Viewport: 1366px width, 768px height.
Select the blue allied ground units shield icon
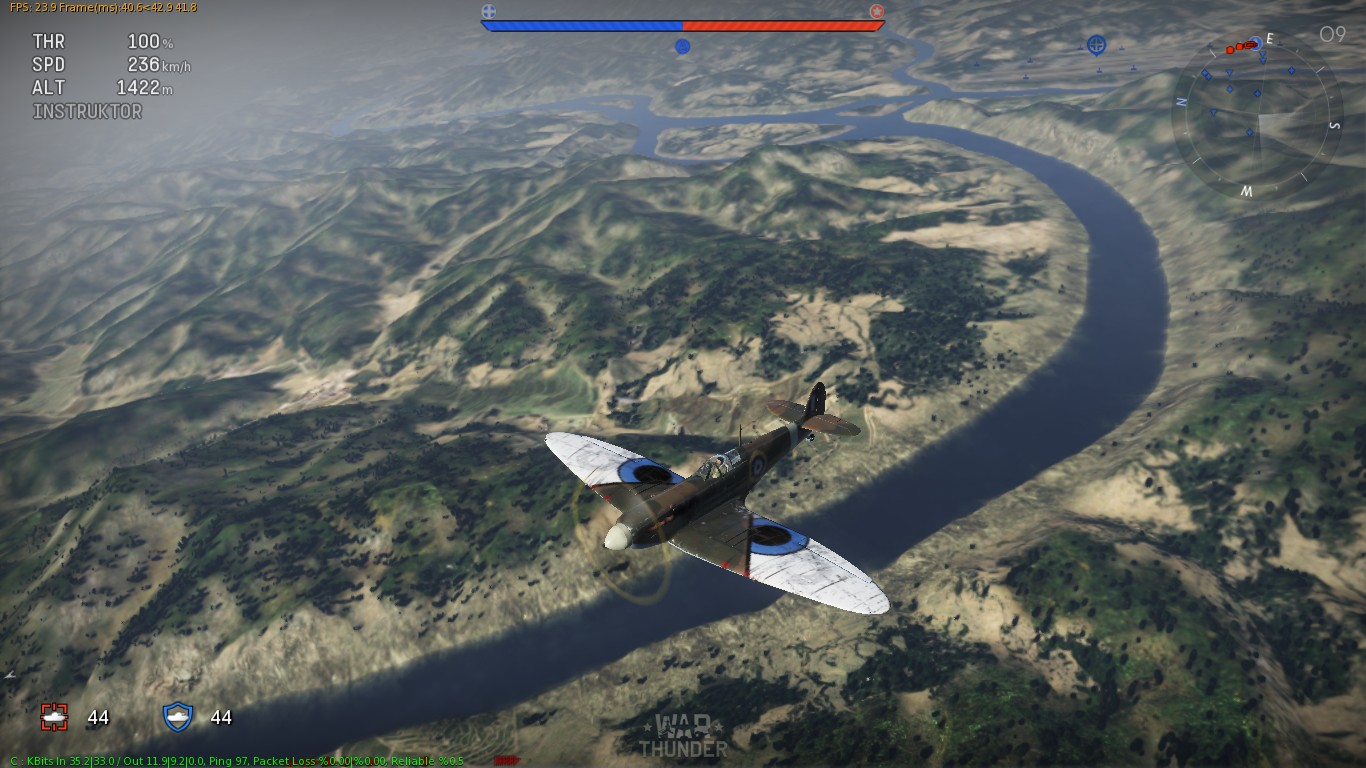[x=177, y=716]
